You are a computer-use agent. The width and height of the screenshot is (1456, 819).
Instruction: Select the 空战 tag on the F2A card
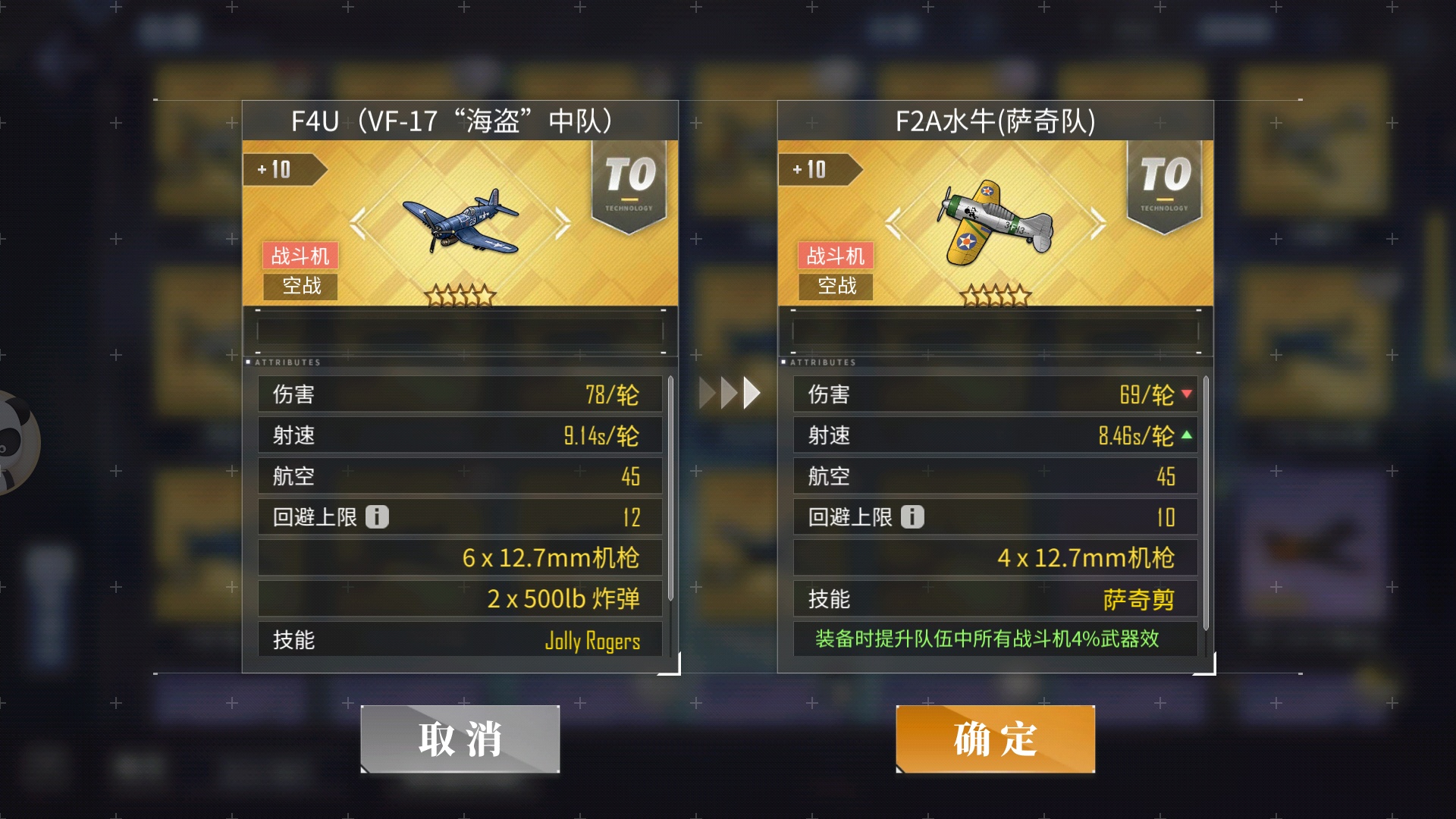(x=834, y=287)
